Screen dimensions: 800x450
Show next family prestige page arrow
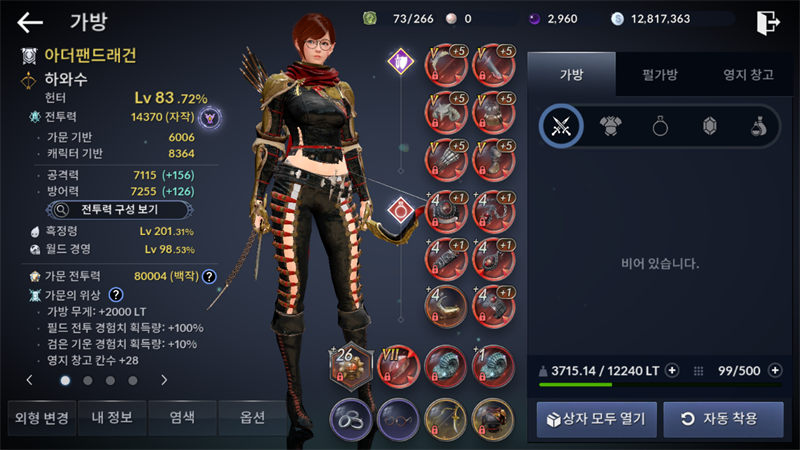tap(164, 380)
